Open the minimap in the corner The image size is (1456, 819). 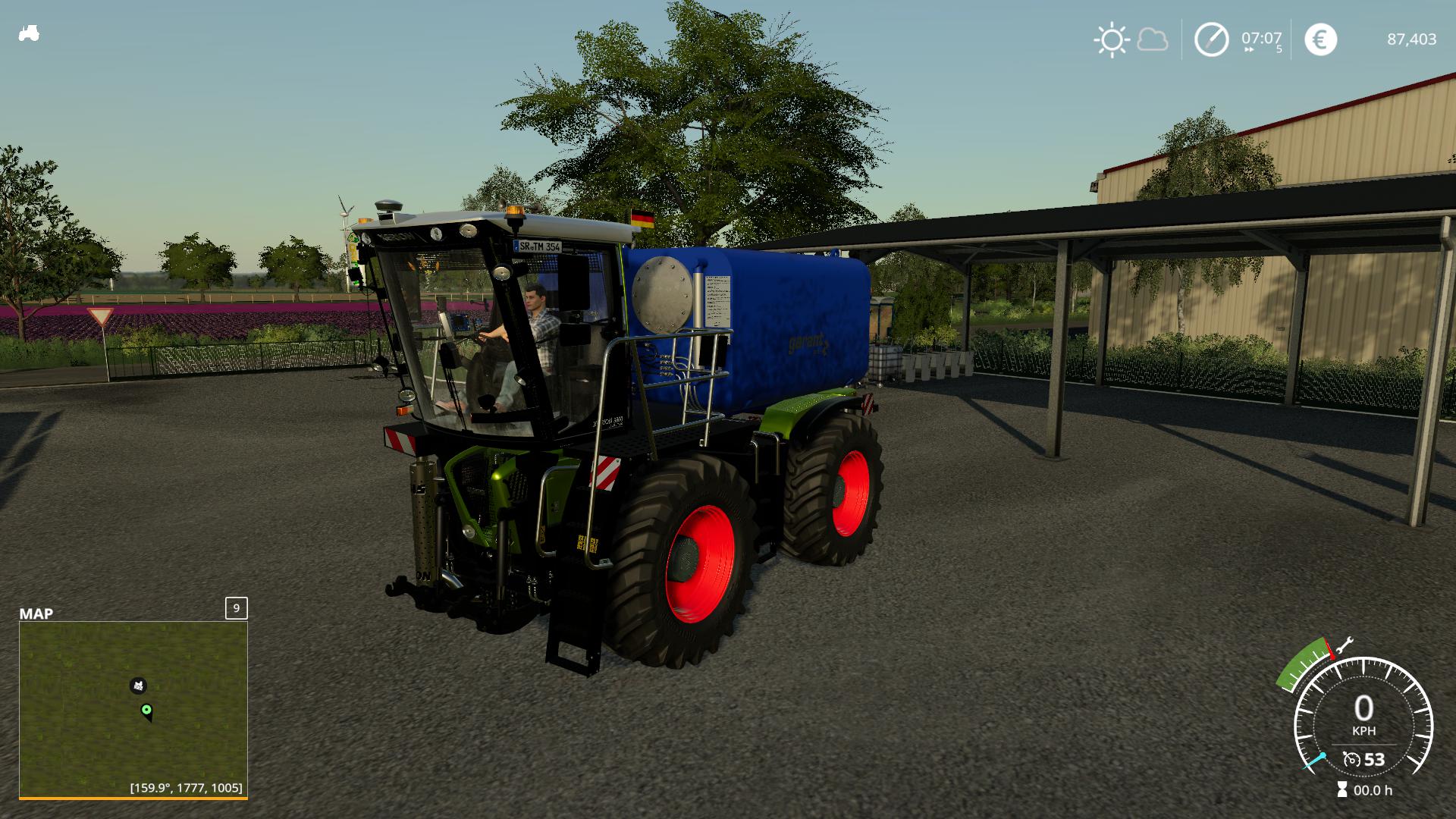pyautogui.click(x=133, y=709)
